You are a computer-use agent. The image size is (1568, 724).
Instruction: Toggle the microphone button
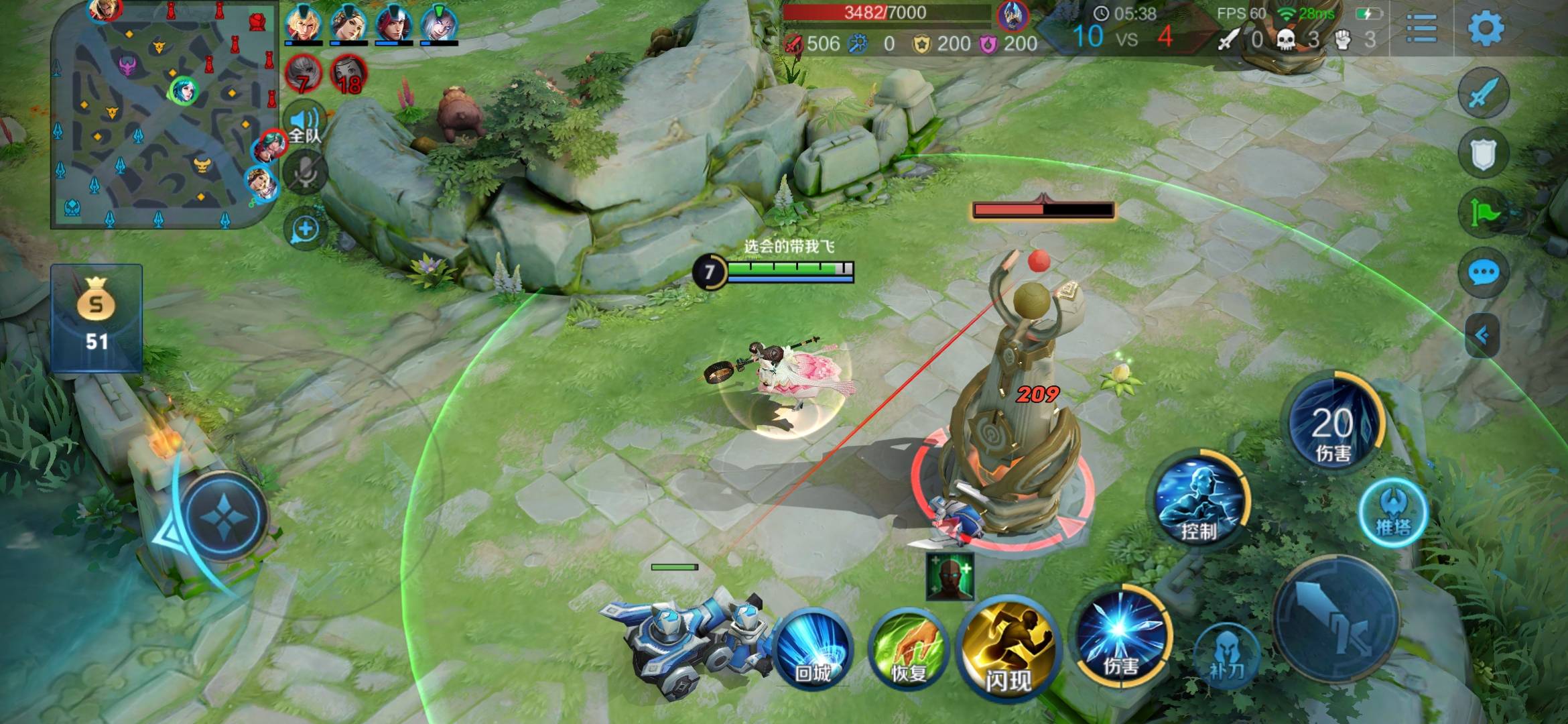point(305,172)
